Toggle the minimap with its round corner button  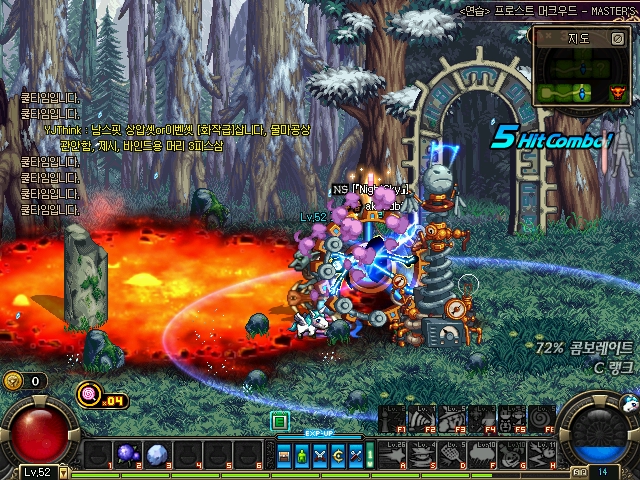[617, 39]
